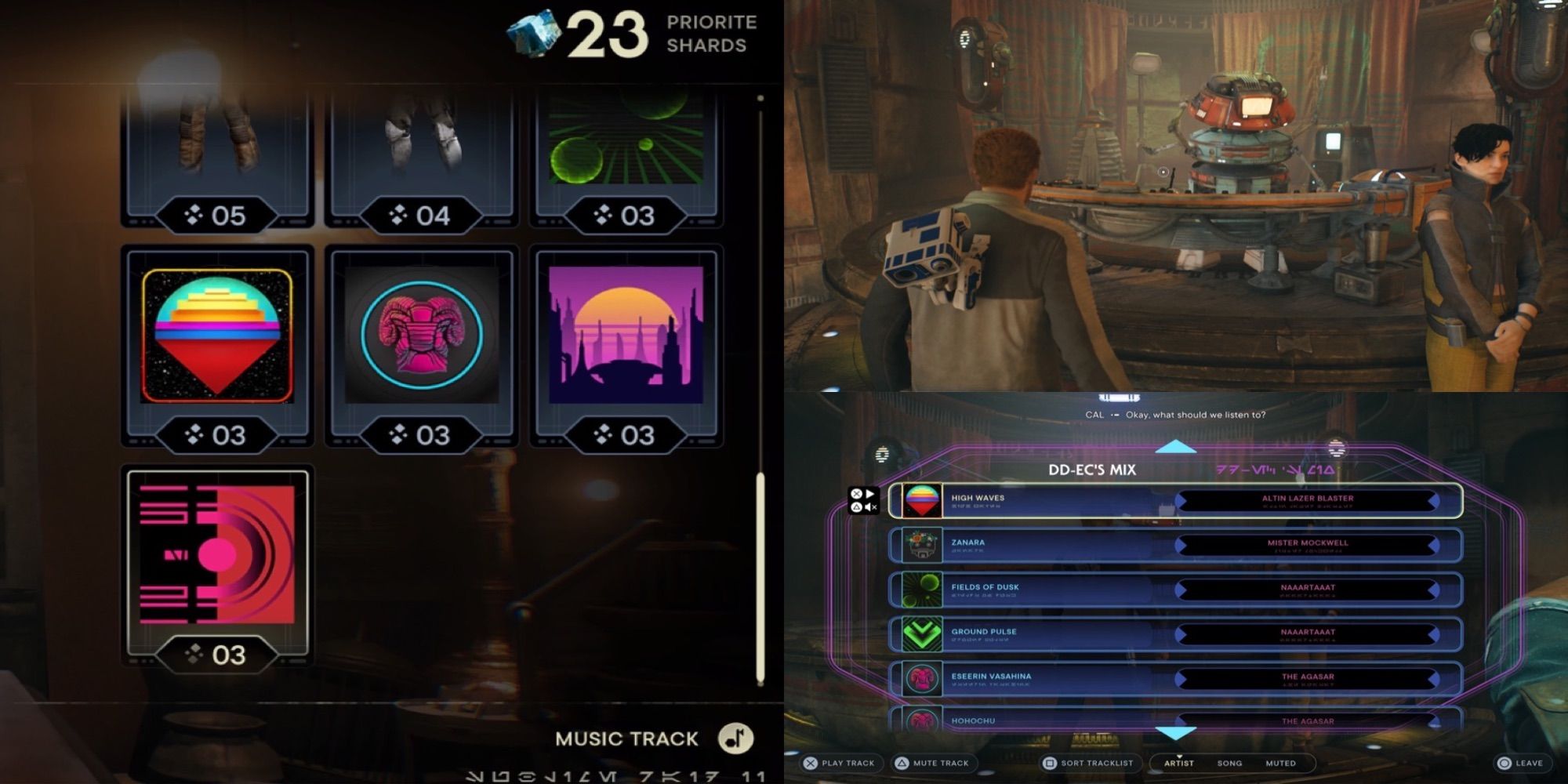This screenshot has width=1568, height=784.
Task: Click Leave to exit the jukebox
Action: (x=1521, y=763)
